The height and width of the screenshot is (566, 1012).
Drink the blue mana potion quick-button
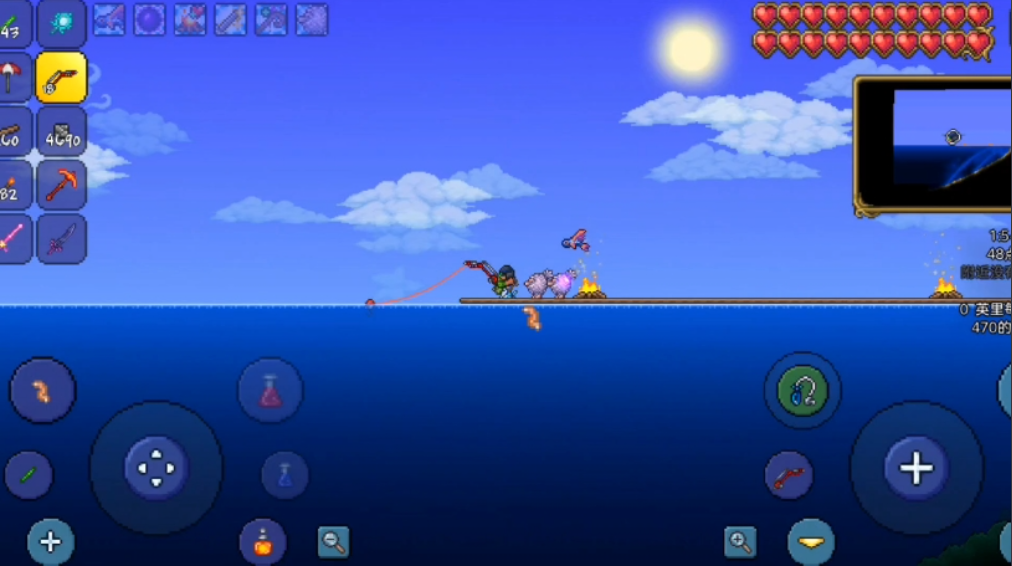(x=285, y=475)
